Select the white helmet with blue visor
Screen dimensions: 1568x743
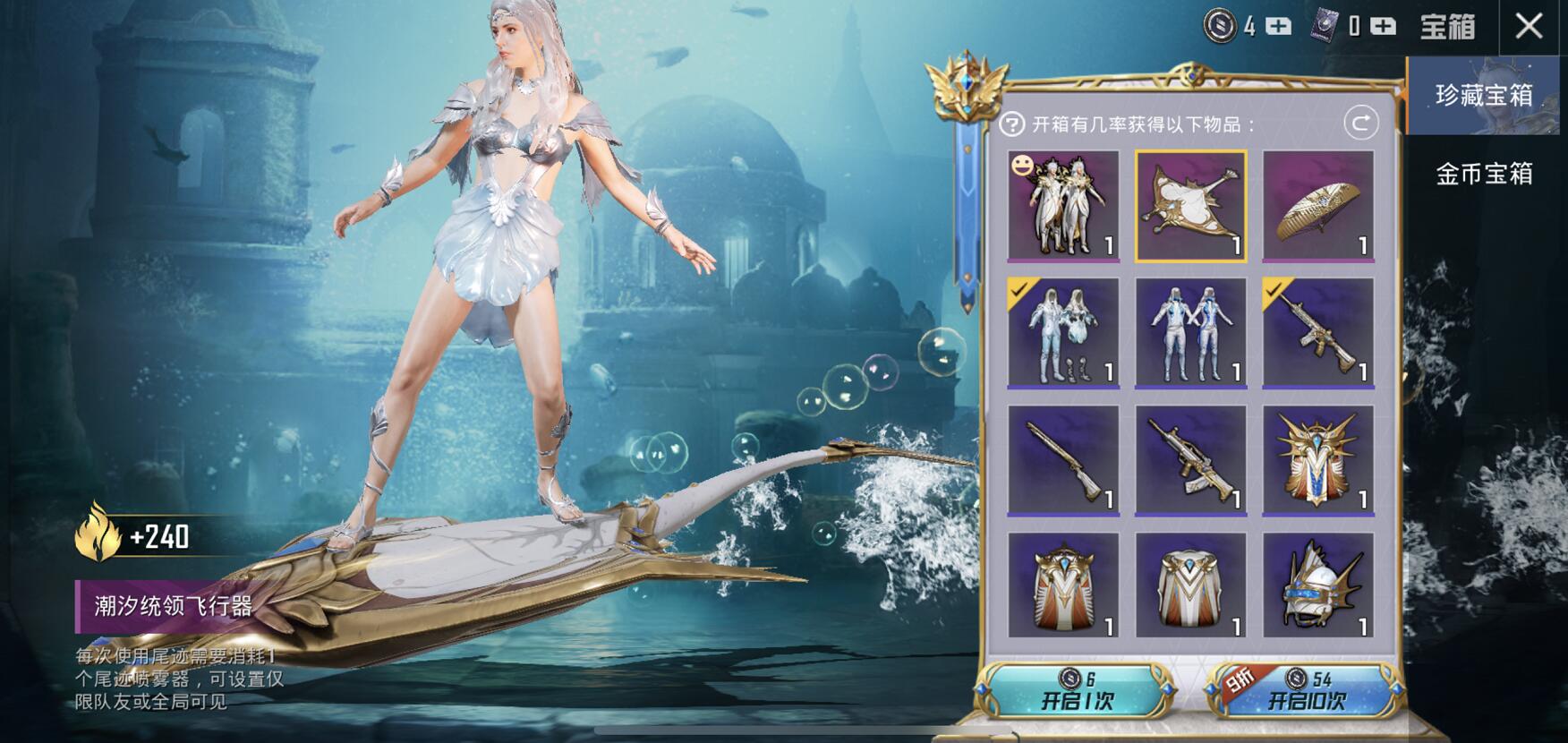(x=1317, y=586)
